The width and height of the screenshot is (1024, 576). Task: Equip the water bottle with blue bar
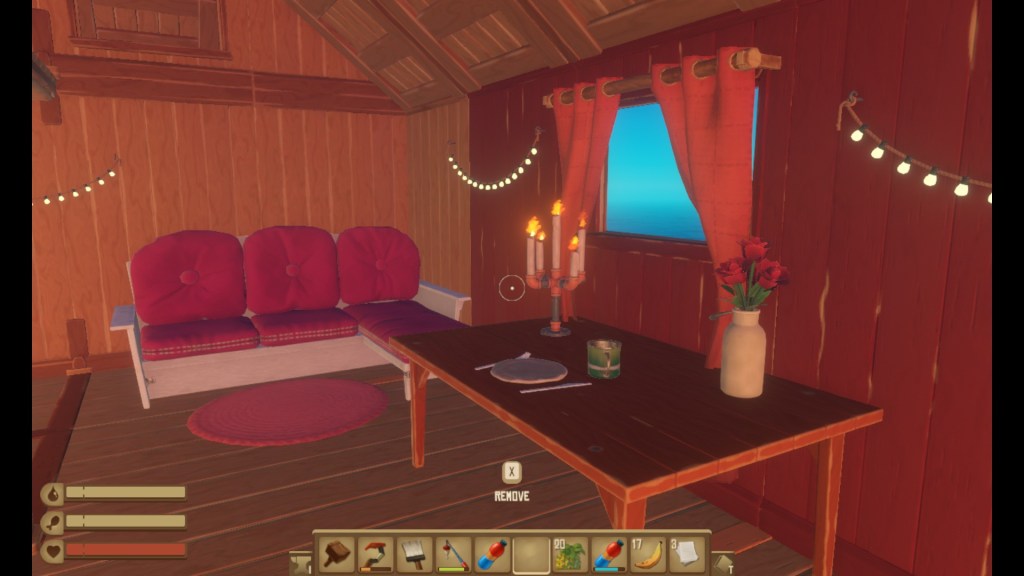(609, 554)
